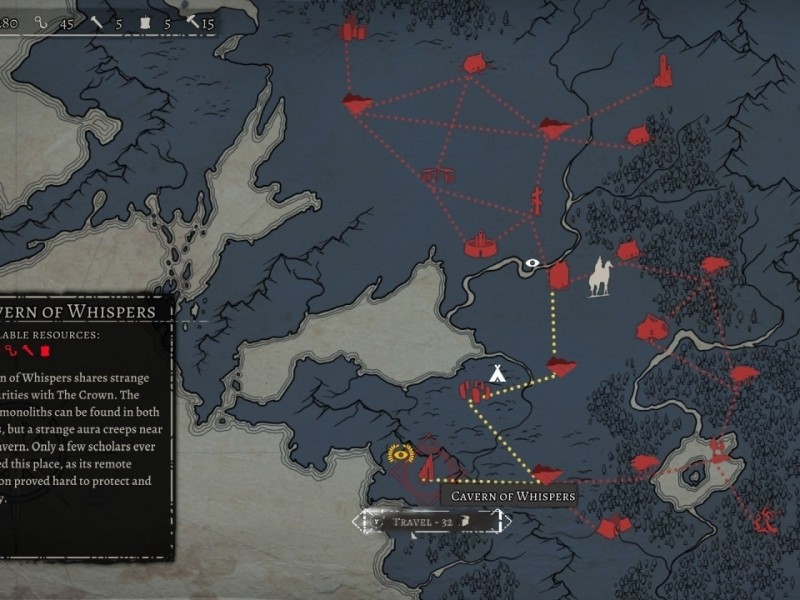800x600 pixels.
Task: Click the white horse rider marker
Action: 600,277
